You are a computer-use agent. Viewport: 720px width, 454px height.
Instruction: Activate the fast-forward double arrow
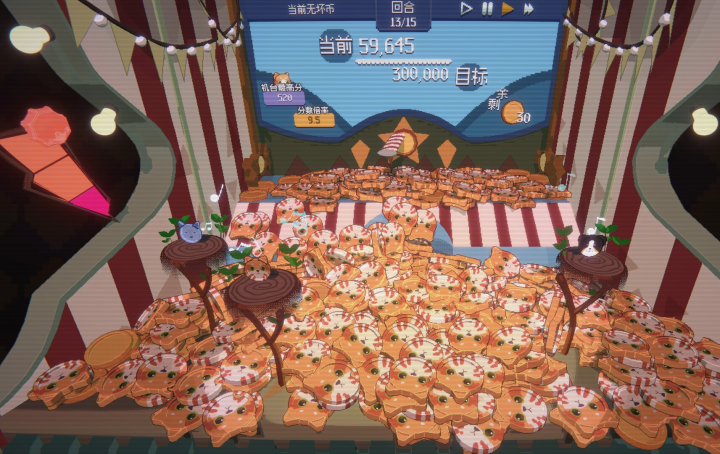(x=529, y=9)
